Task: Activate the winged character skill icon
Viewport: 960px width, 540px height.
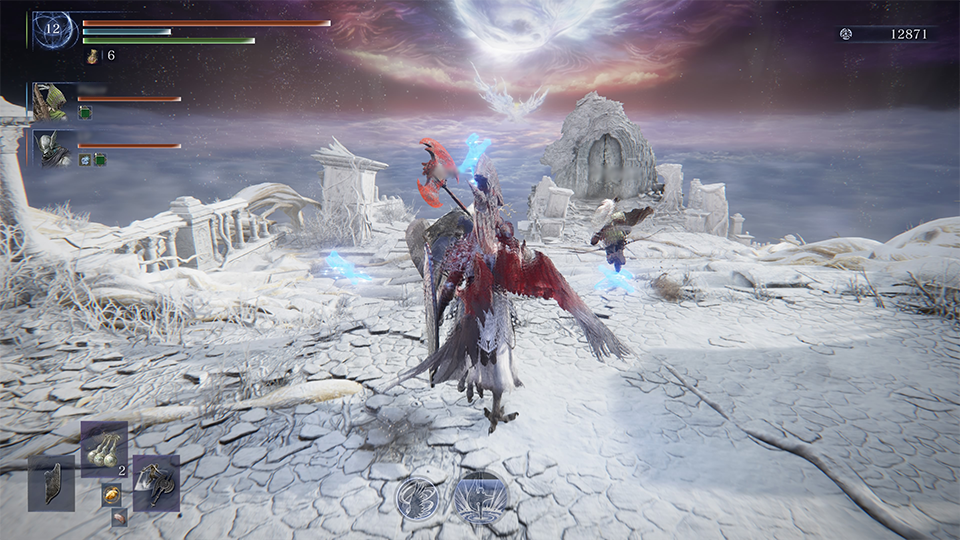Action: 417,497
